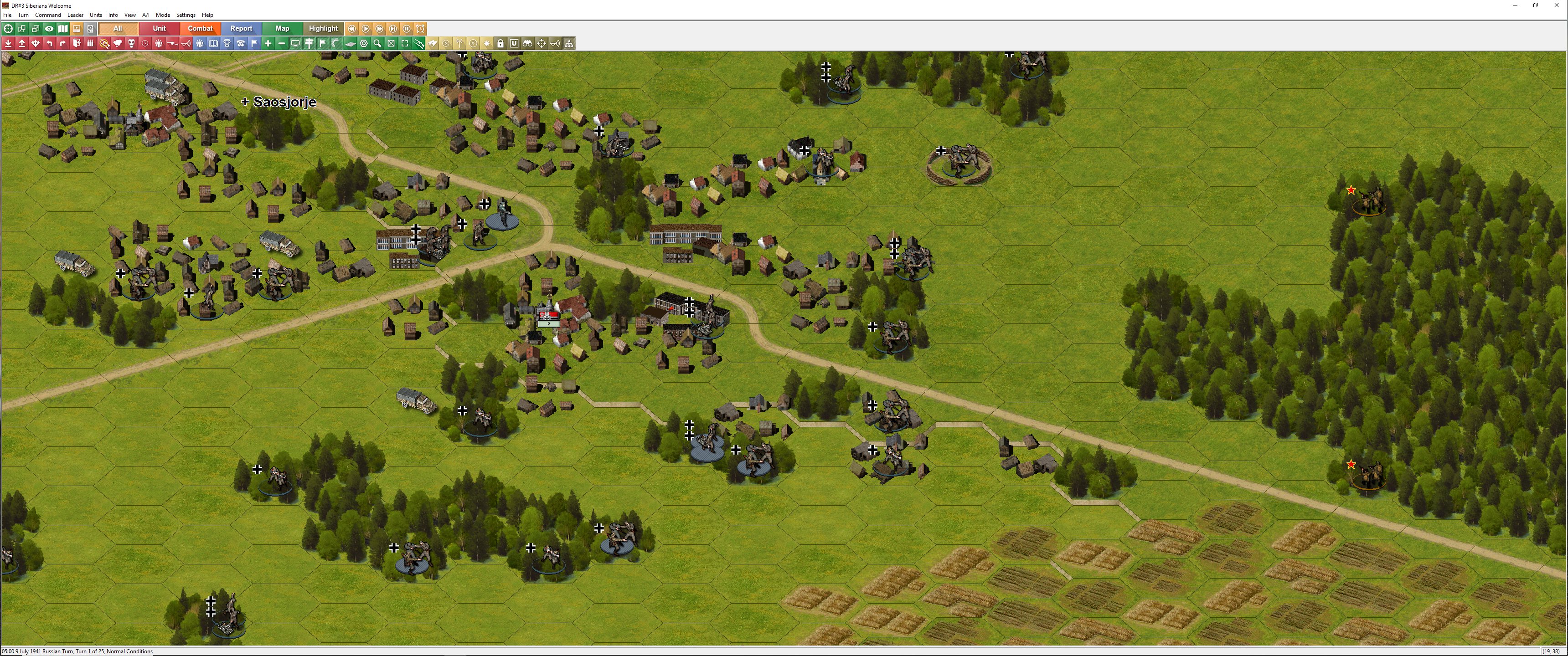Click the pause replay button
The image size is (1568, 656).
[x=407, y=29]
